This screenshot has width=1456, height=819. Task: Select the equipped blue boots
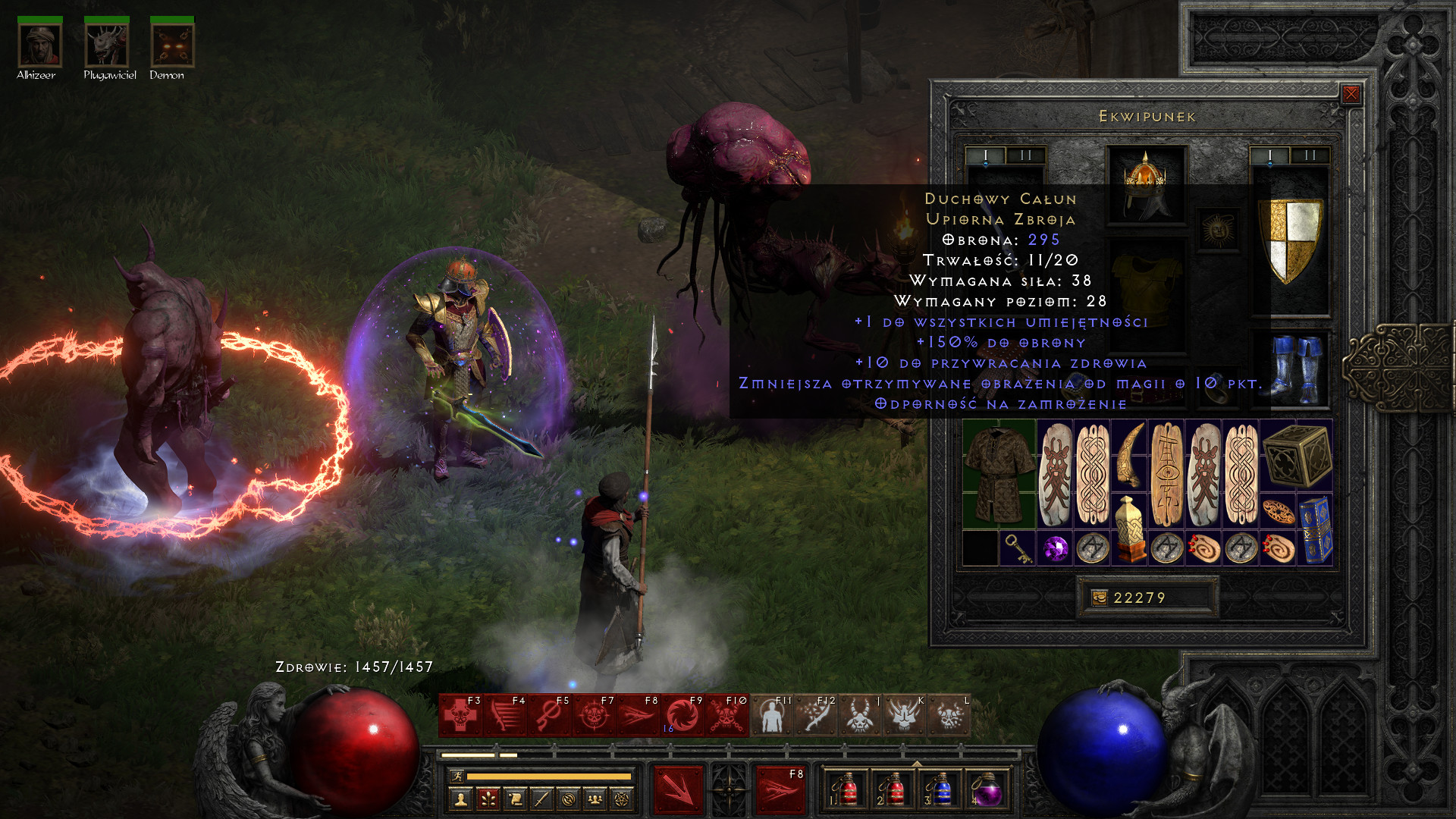tap(1298, 370)
